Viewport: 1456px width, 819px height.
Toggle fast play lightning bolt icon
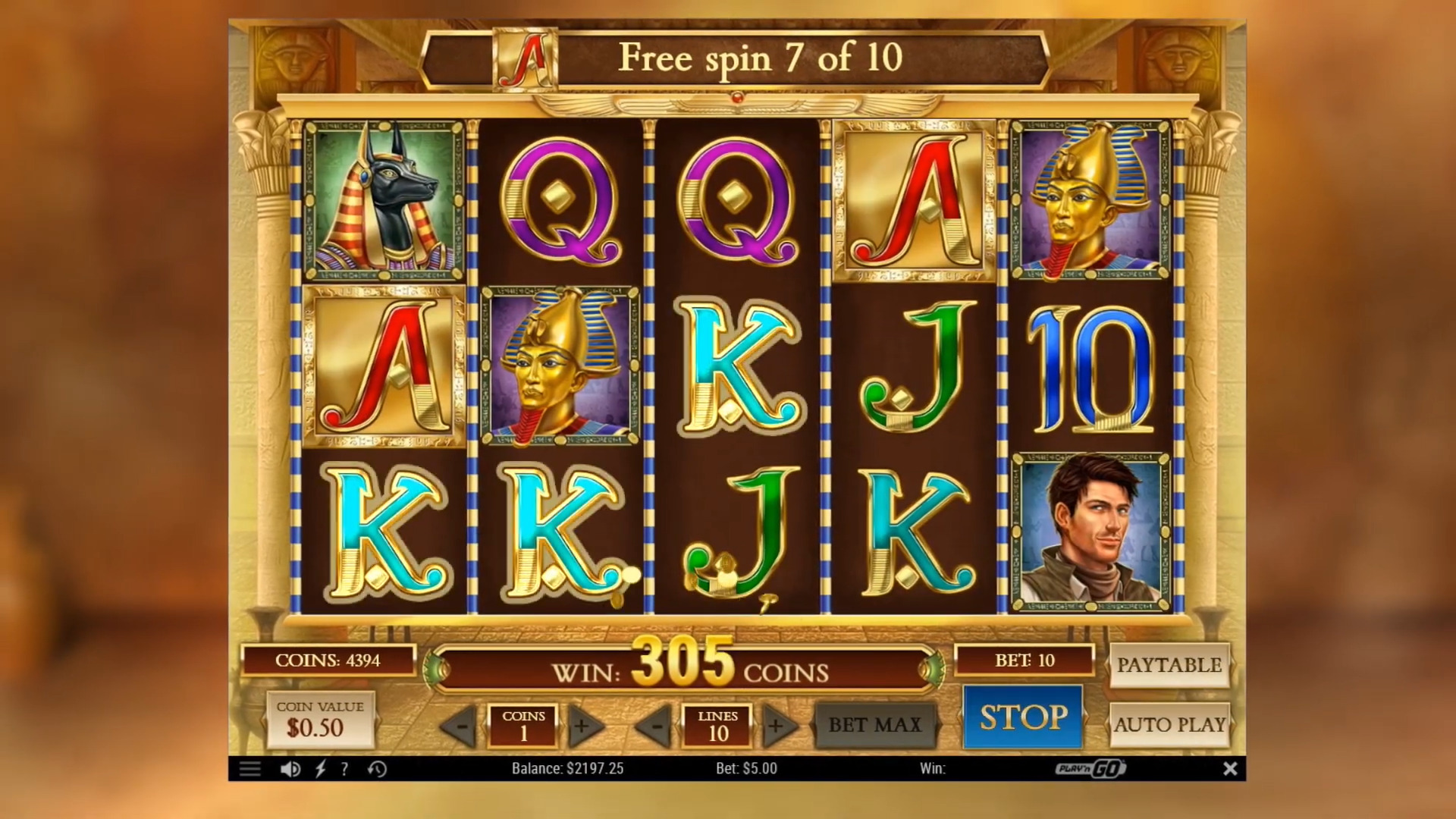[x=321, y=769]
